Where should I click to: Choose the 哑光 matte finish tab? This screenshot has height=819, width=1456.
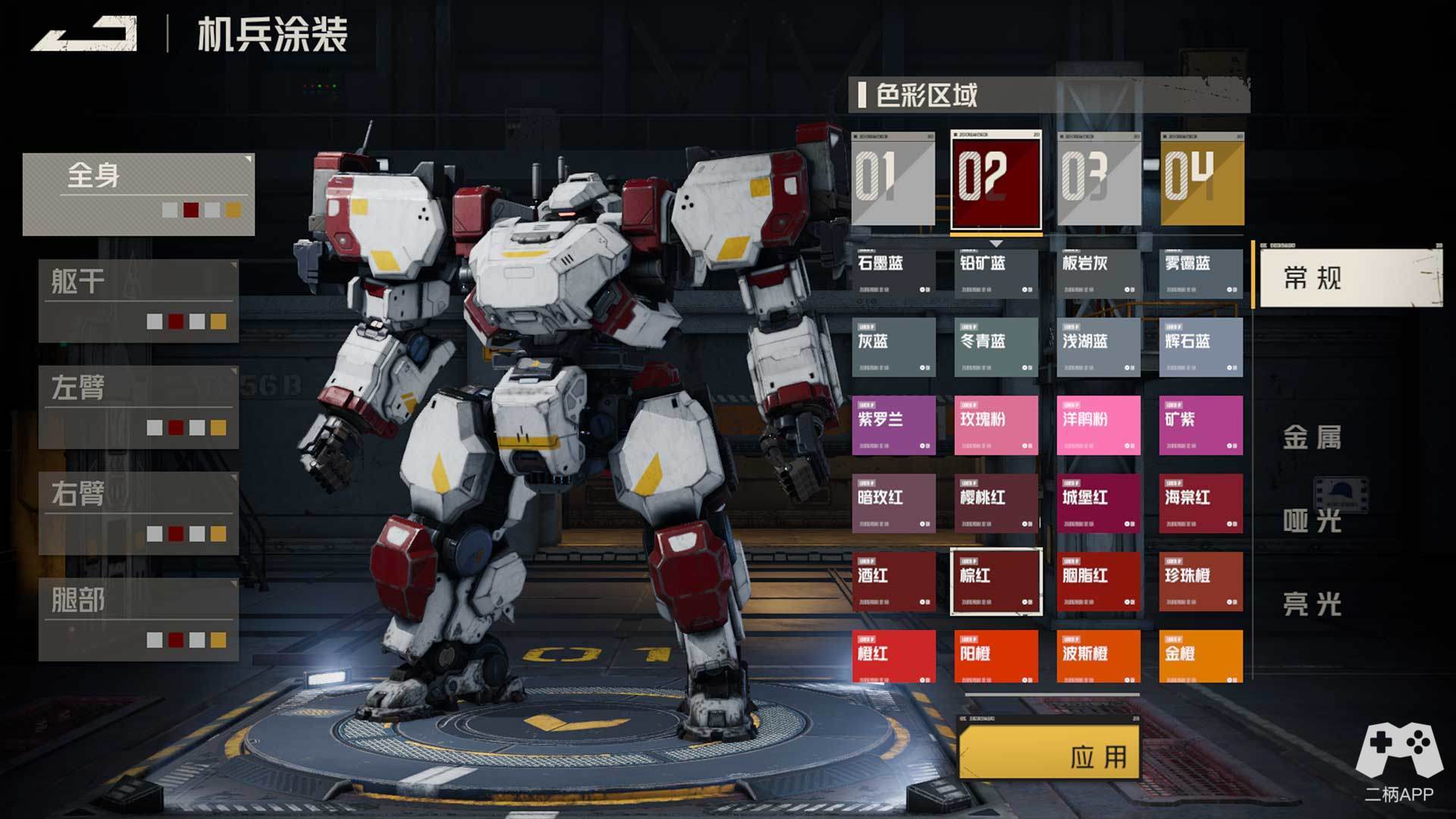tap(1312, 521)
